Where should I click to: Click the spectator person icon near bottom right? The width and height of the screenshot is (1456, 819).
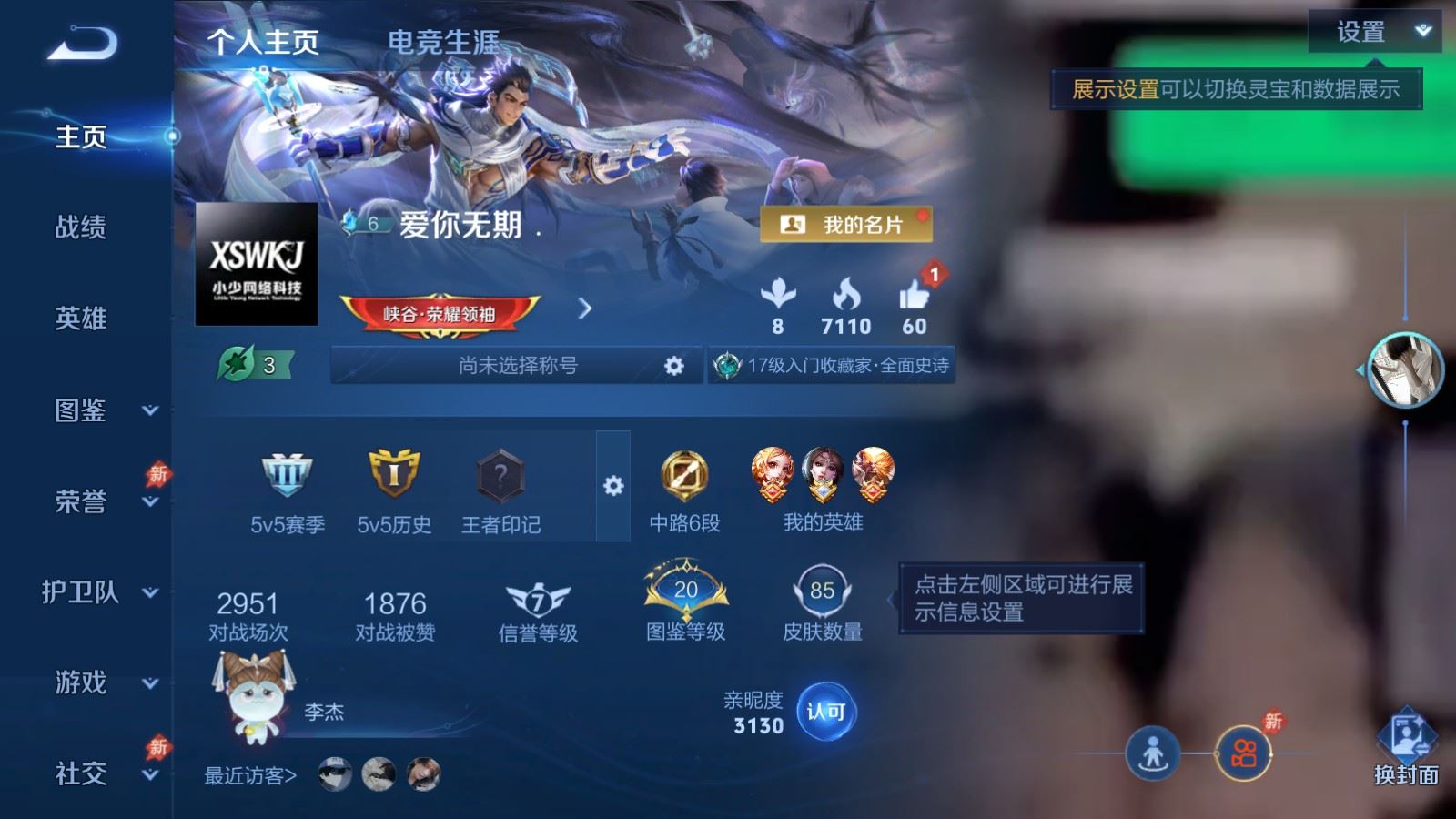(x=1154, y=754)
